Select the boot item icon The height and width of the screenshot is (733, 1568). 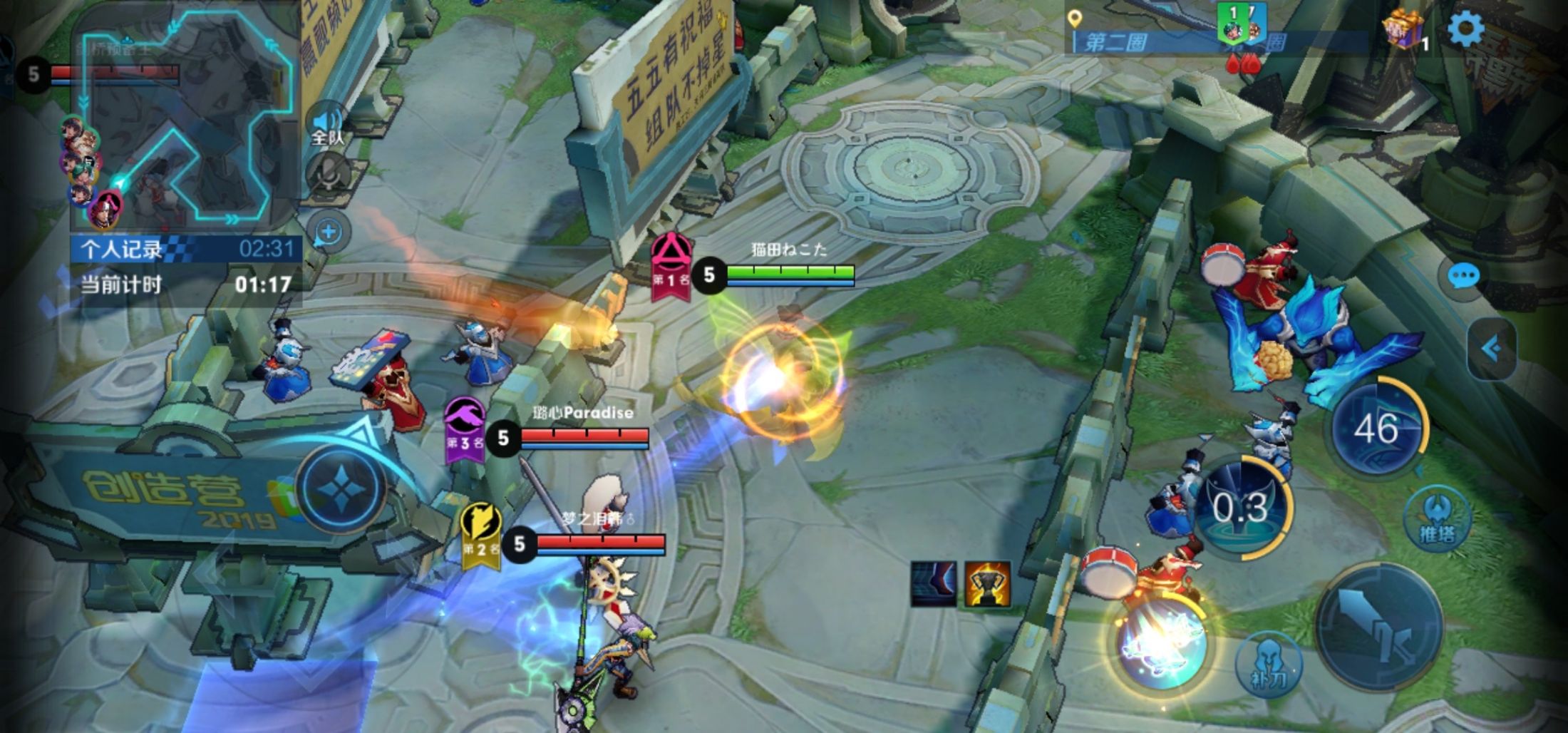[934, 585]
